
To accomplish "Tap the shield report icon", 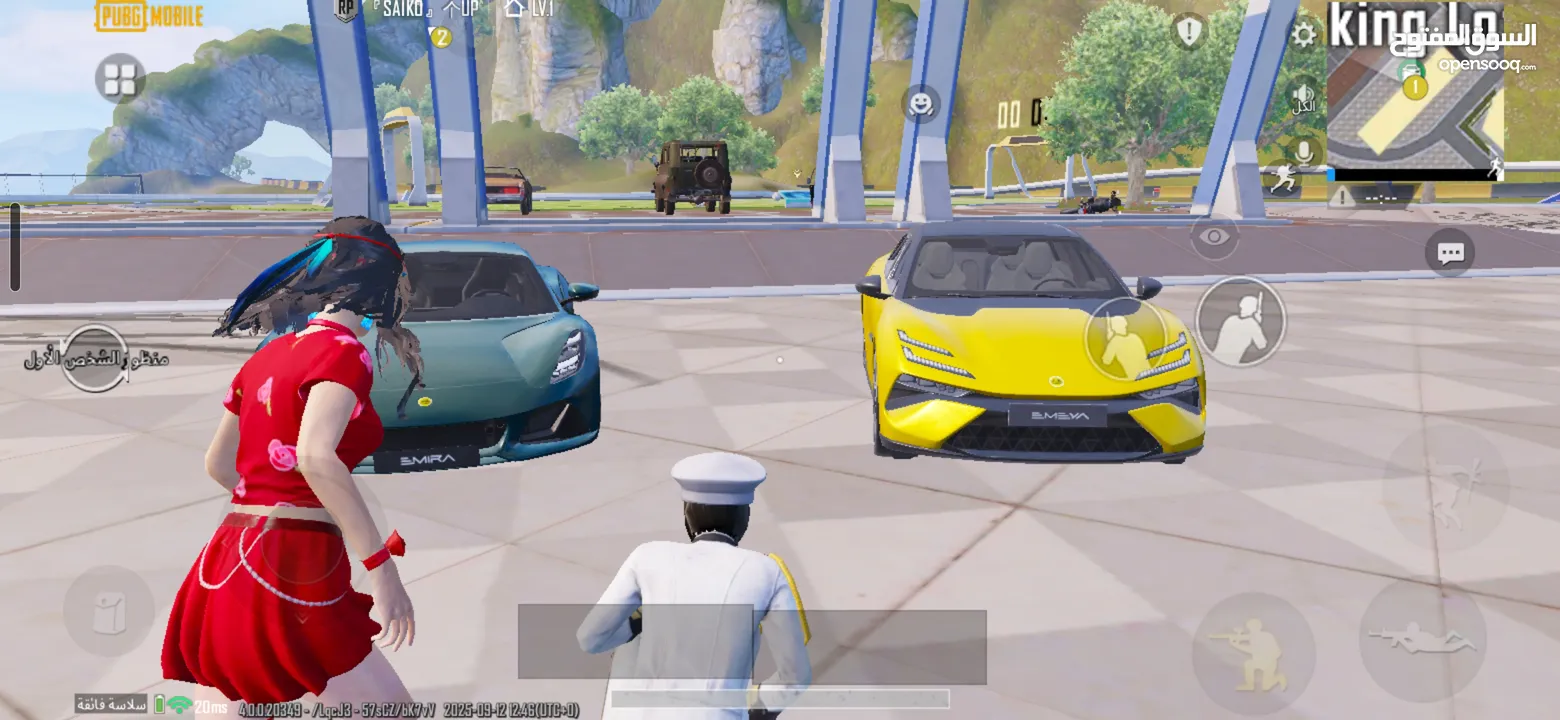I will (1189, 32).
